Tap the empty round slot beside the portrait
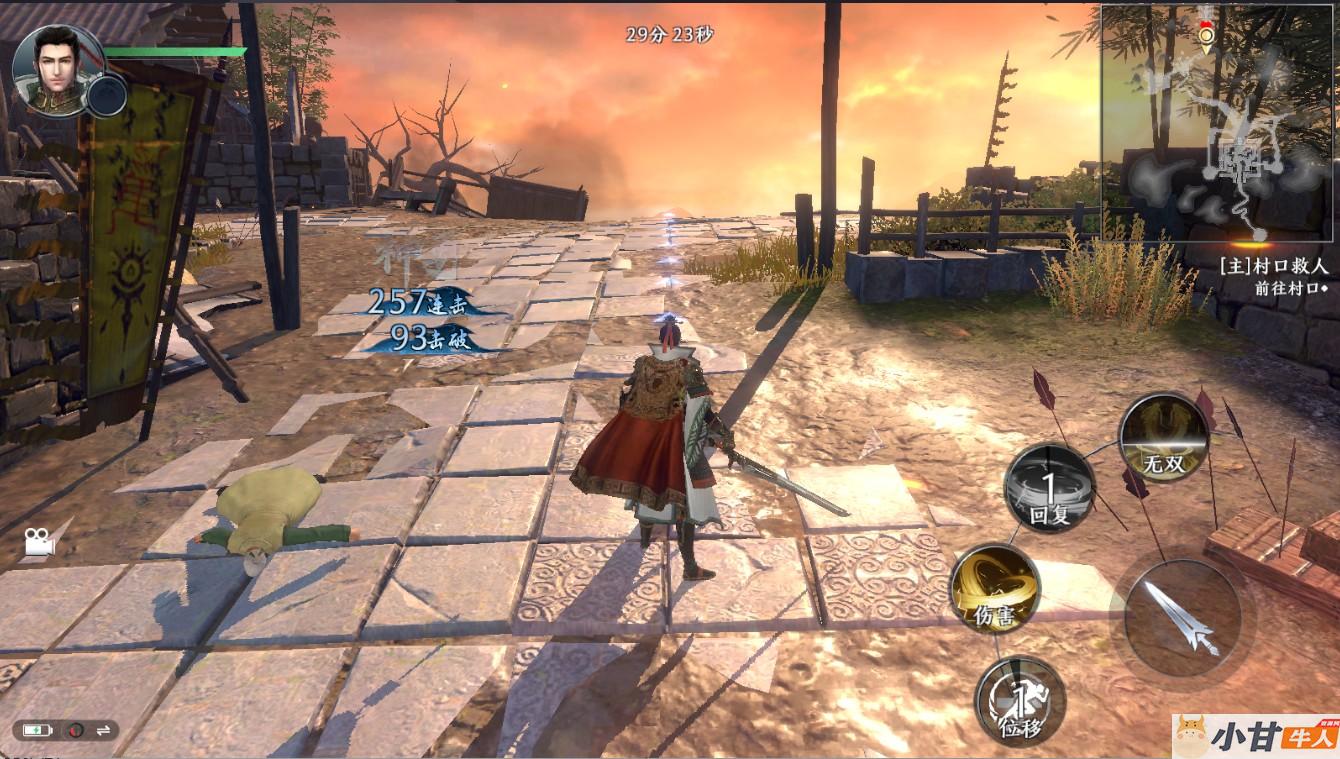The width and height of the screenshot is (1340, 759). click(106, 94)
